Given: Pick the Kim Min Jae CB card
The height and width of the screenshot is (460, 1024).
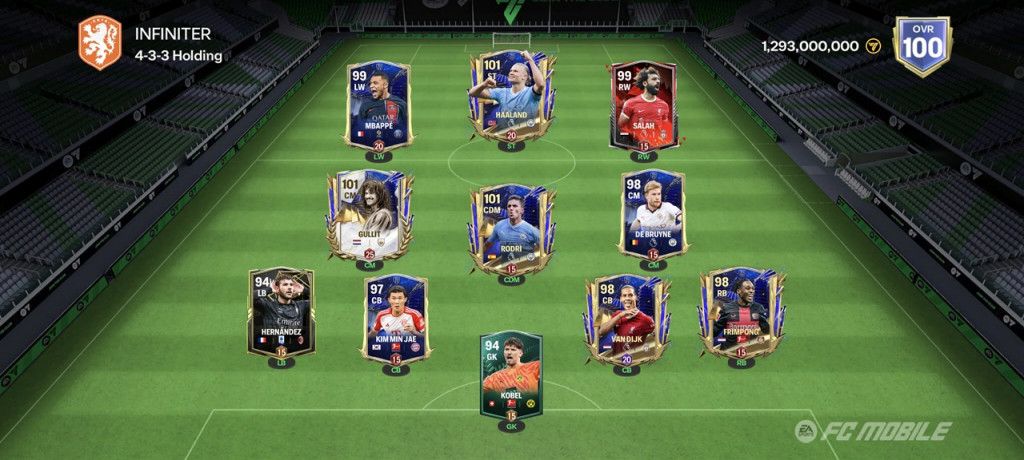Looking at the screenshot, I should [x=396, y=319].
